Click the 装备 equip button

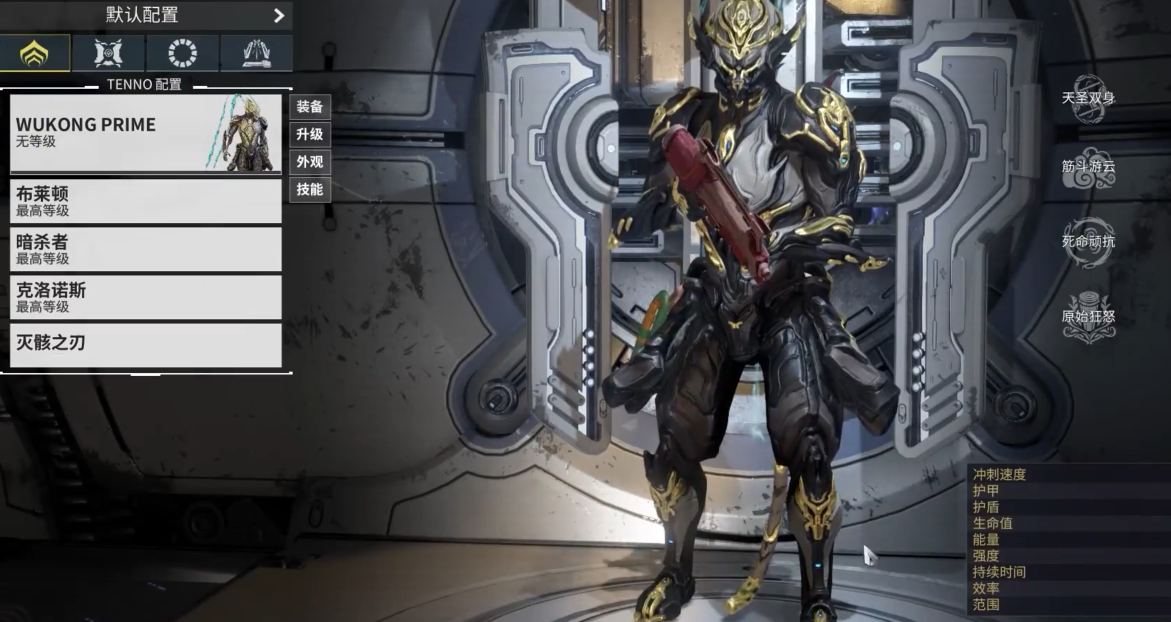pos(310,107)
